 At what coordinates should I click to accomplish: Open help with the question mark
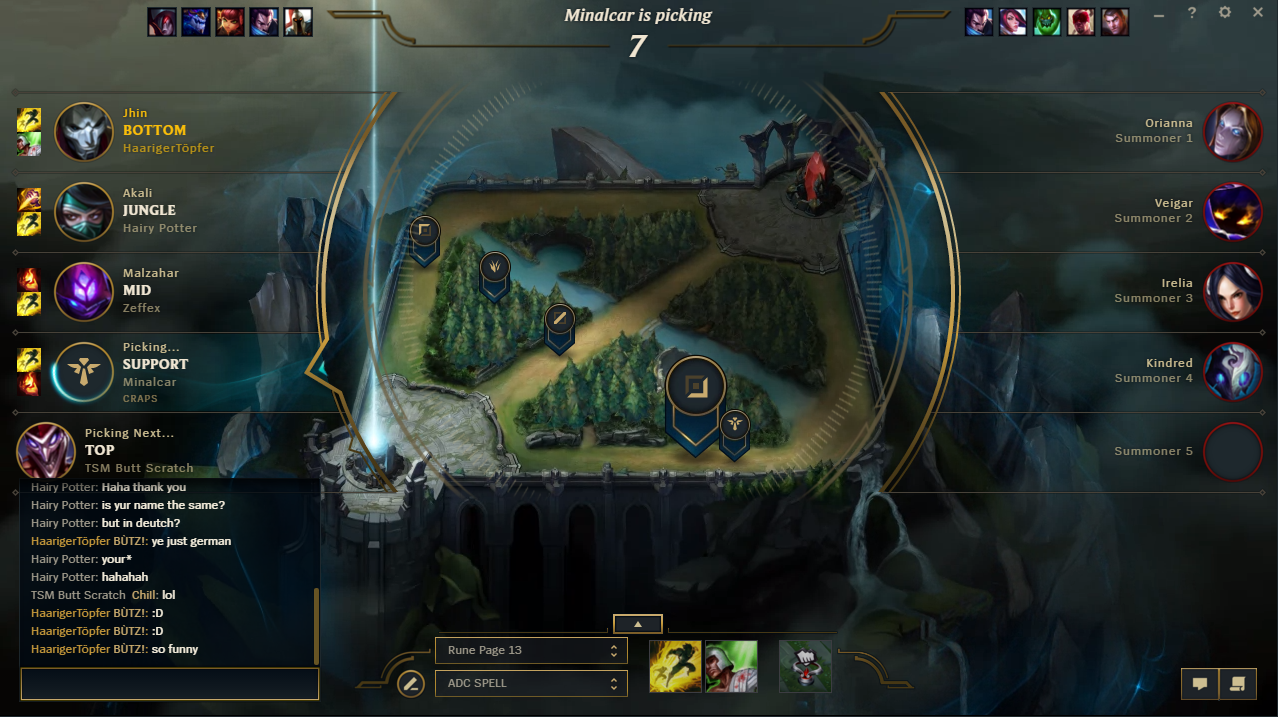coord(1192,13)
